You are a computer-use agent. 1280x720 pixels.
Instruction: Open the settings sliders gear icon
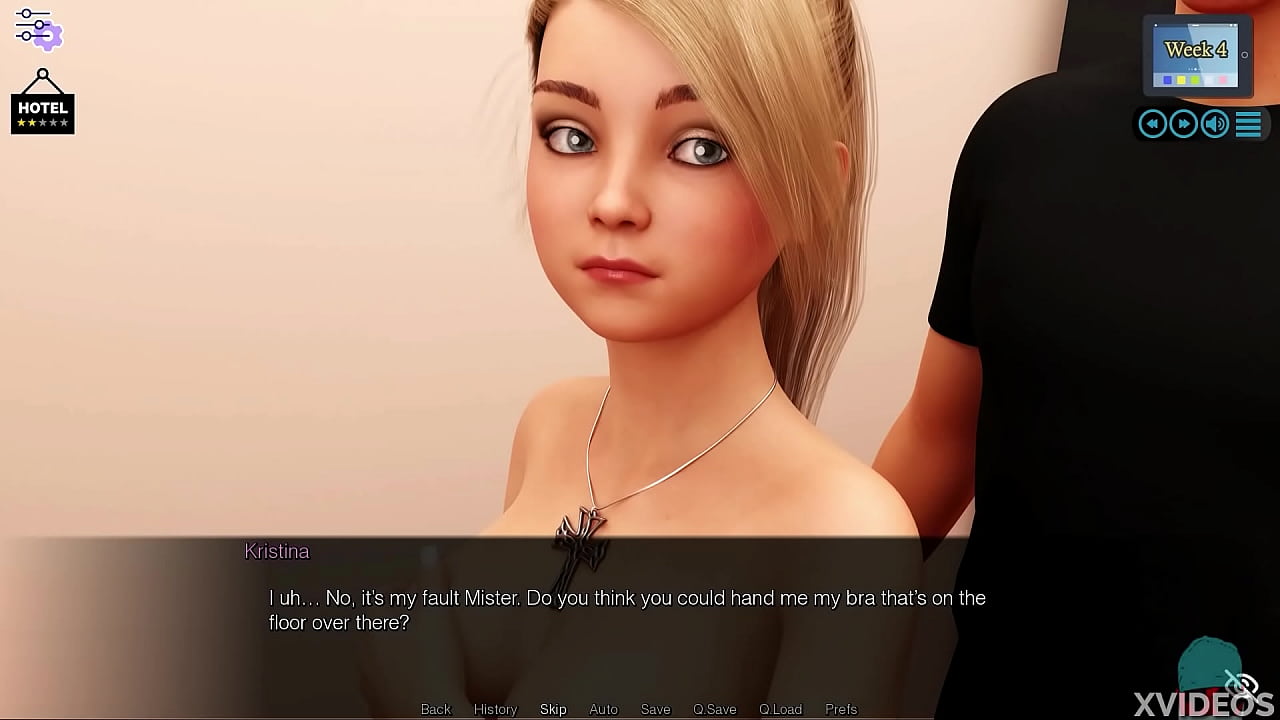[x=38, y=28]
